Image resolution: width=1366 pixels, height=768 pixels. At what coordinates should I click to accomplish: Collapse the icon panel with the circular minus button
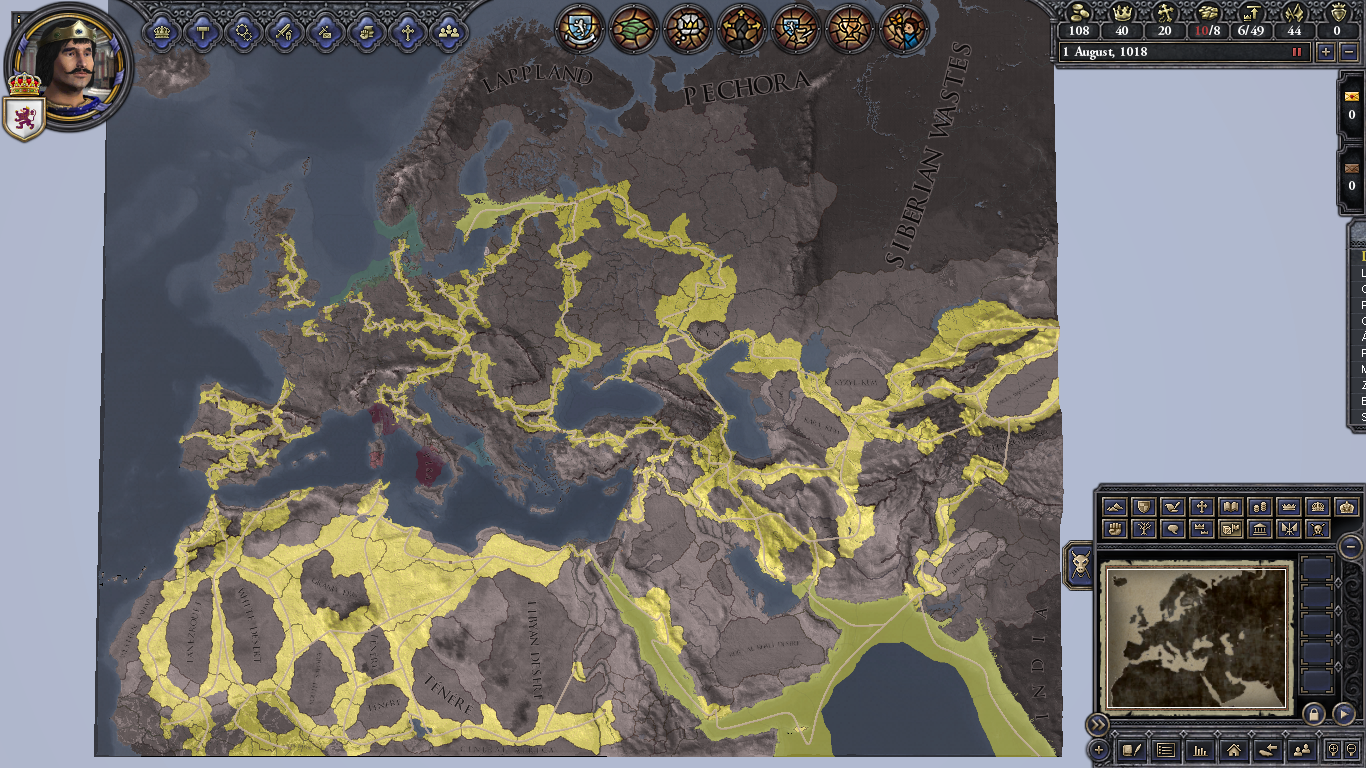coord(1350,547)
